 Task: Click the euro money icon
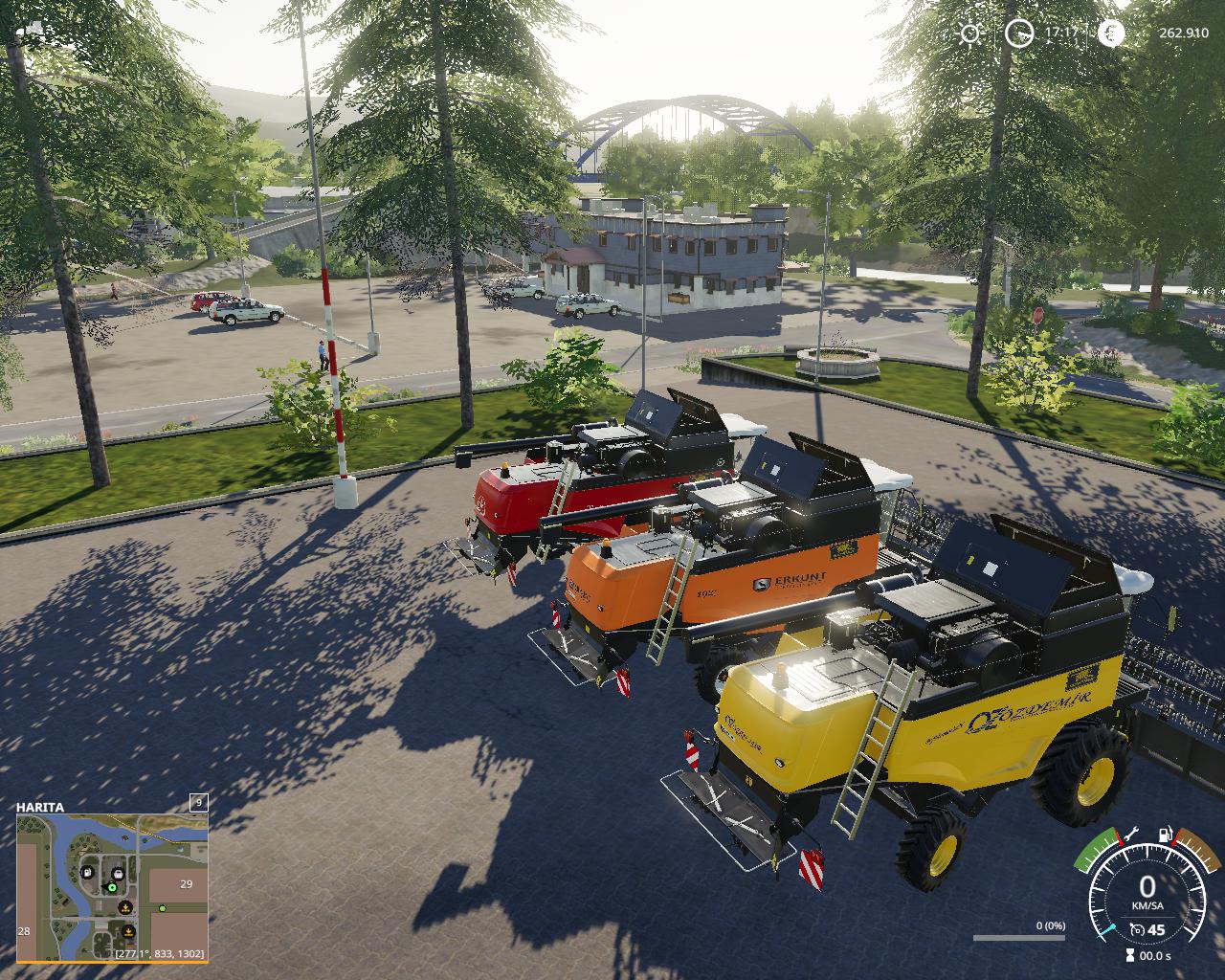click(1111, 33)
